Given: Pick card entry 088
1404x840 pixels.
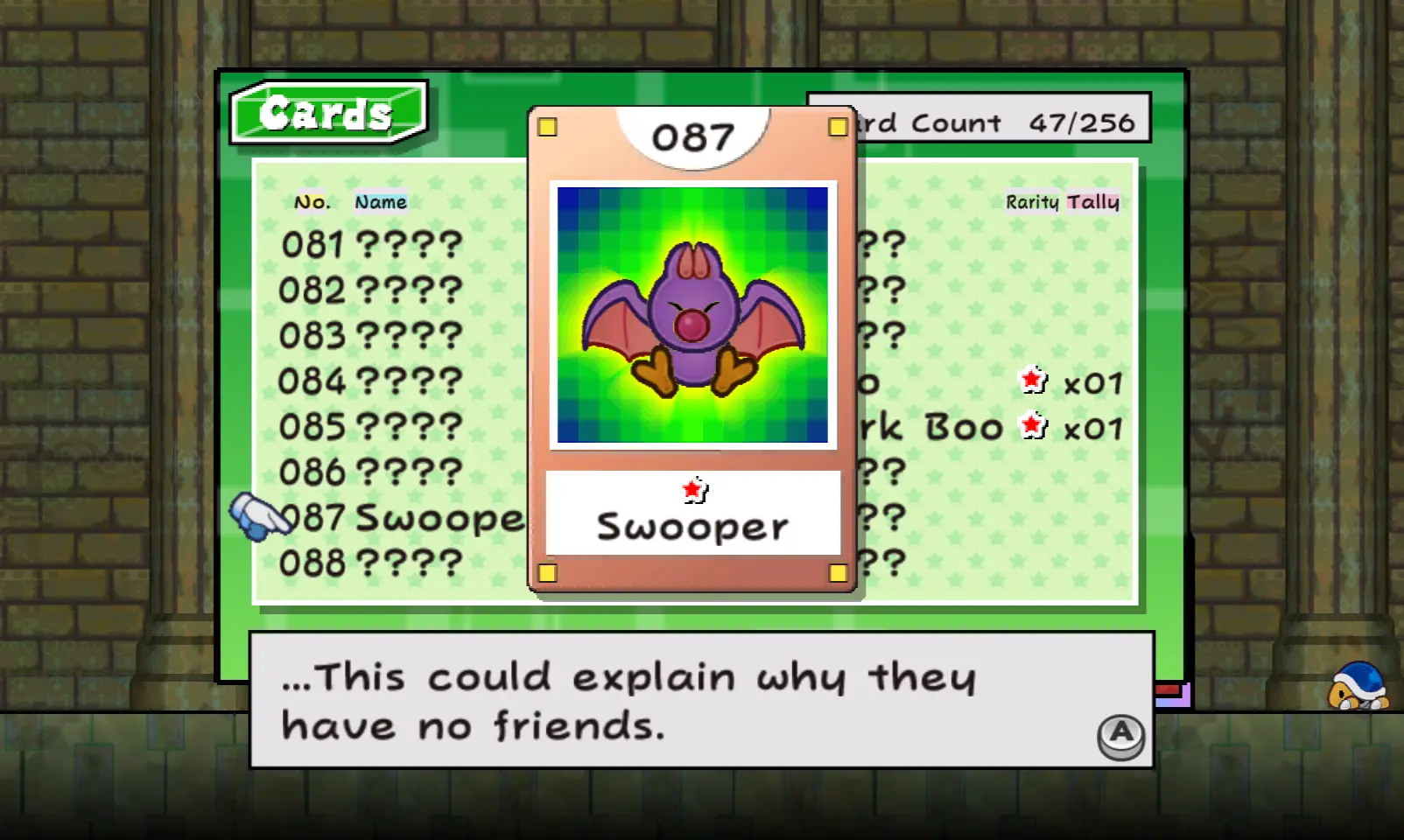Looking at the screenshot, I should [x=371, y=563].
